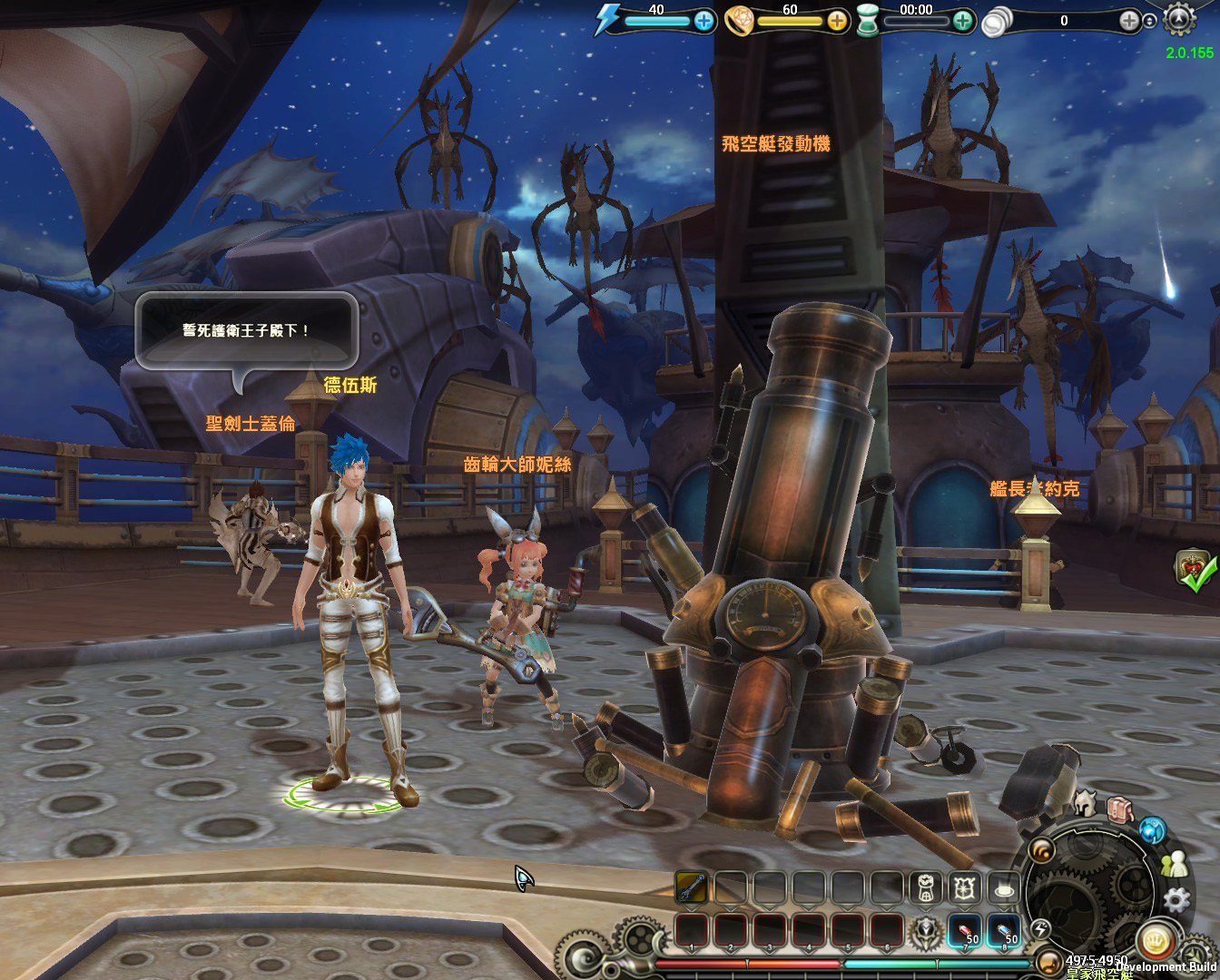
Task: Open the backpack inventory
Action: [1120, 809]
